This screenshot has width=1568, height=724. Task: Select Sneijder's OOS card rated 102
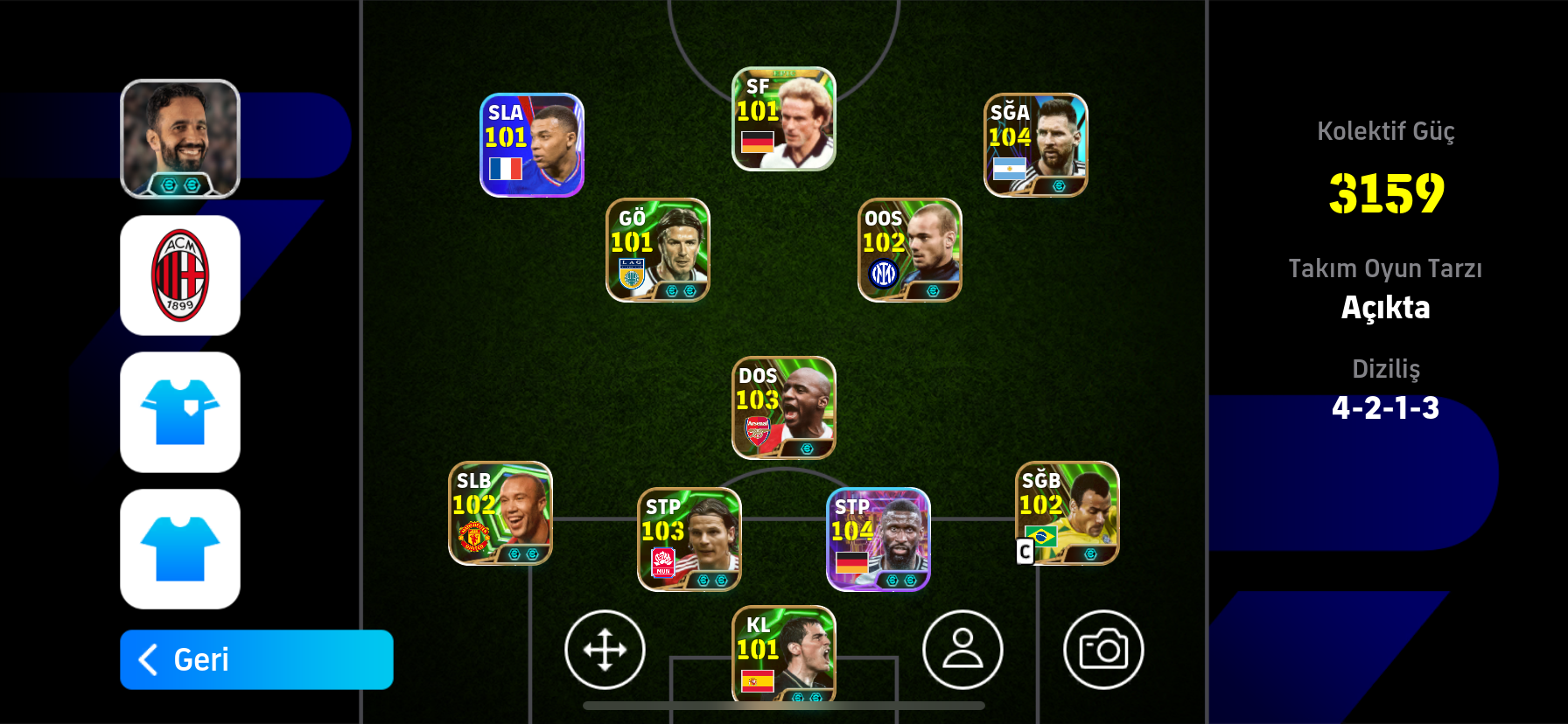coord(908,250)
